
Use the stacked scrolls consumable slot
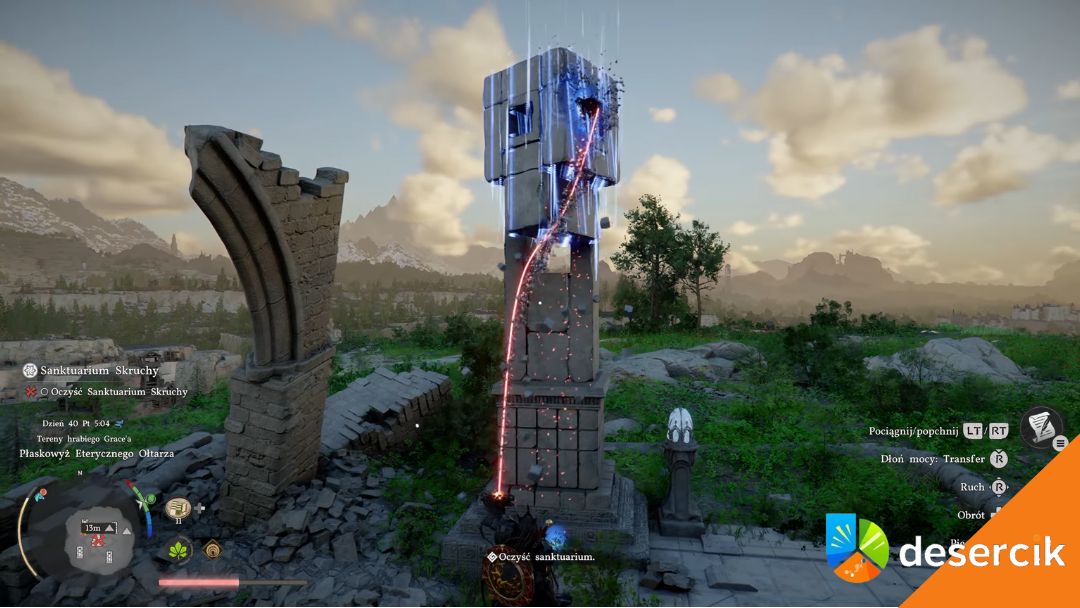[x=178, y=508]
